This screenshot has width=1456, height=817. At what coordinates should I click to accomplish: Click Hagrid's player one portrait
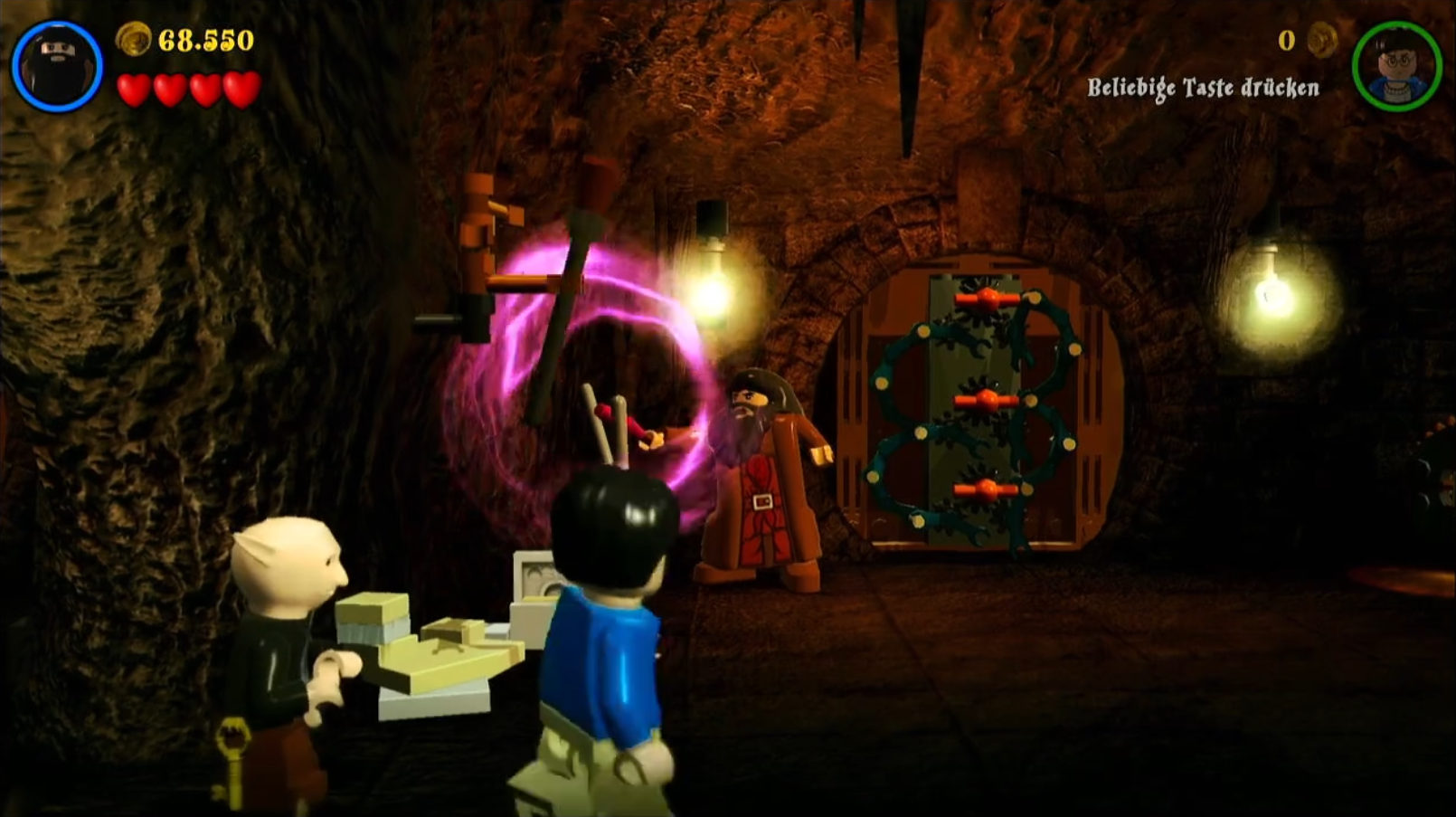(x=57, y=66)
